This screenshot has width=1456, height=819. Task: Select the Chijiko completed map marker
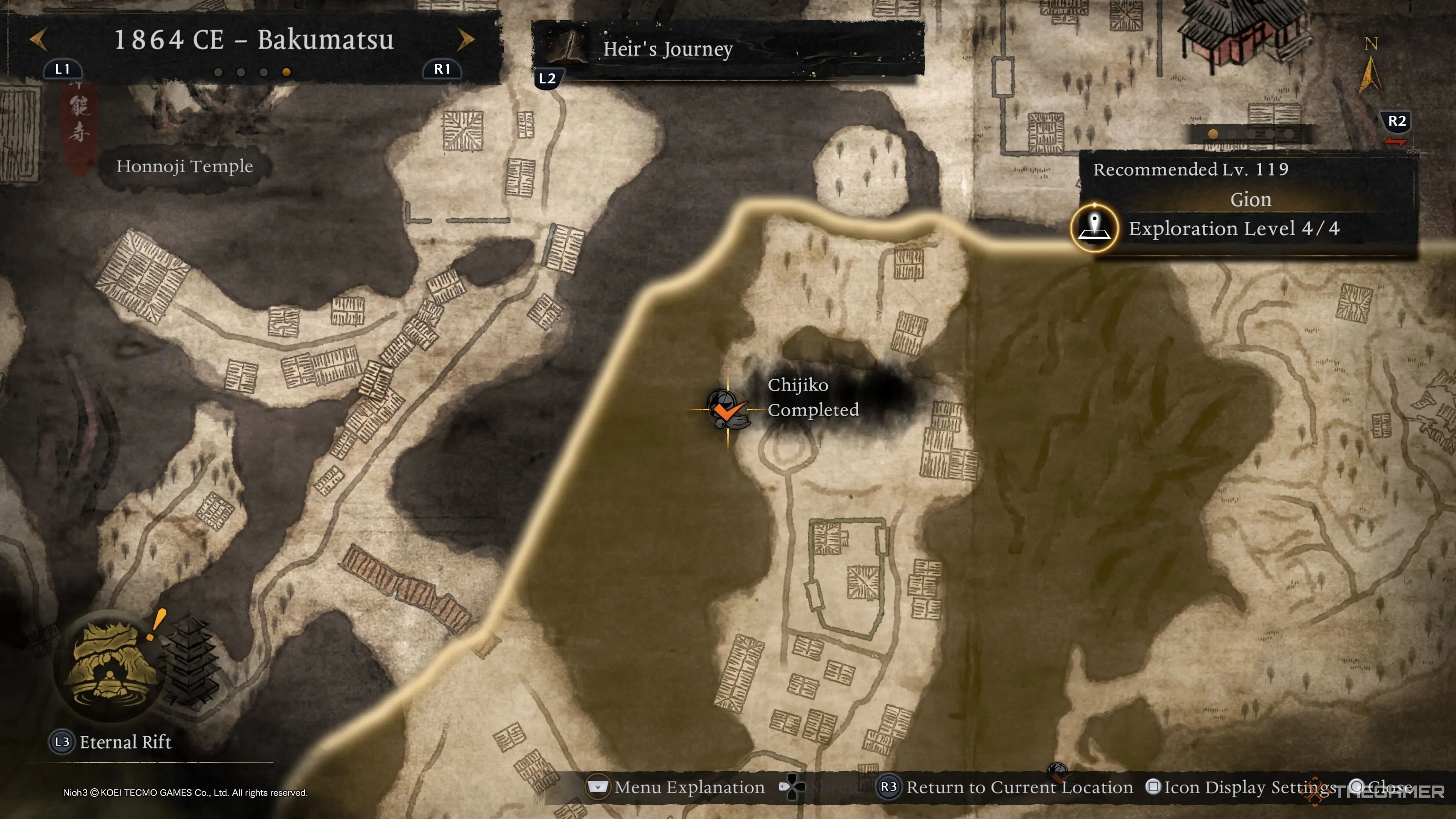(x=728, y=409)
